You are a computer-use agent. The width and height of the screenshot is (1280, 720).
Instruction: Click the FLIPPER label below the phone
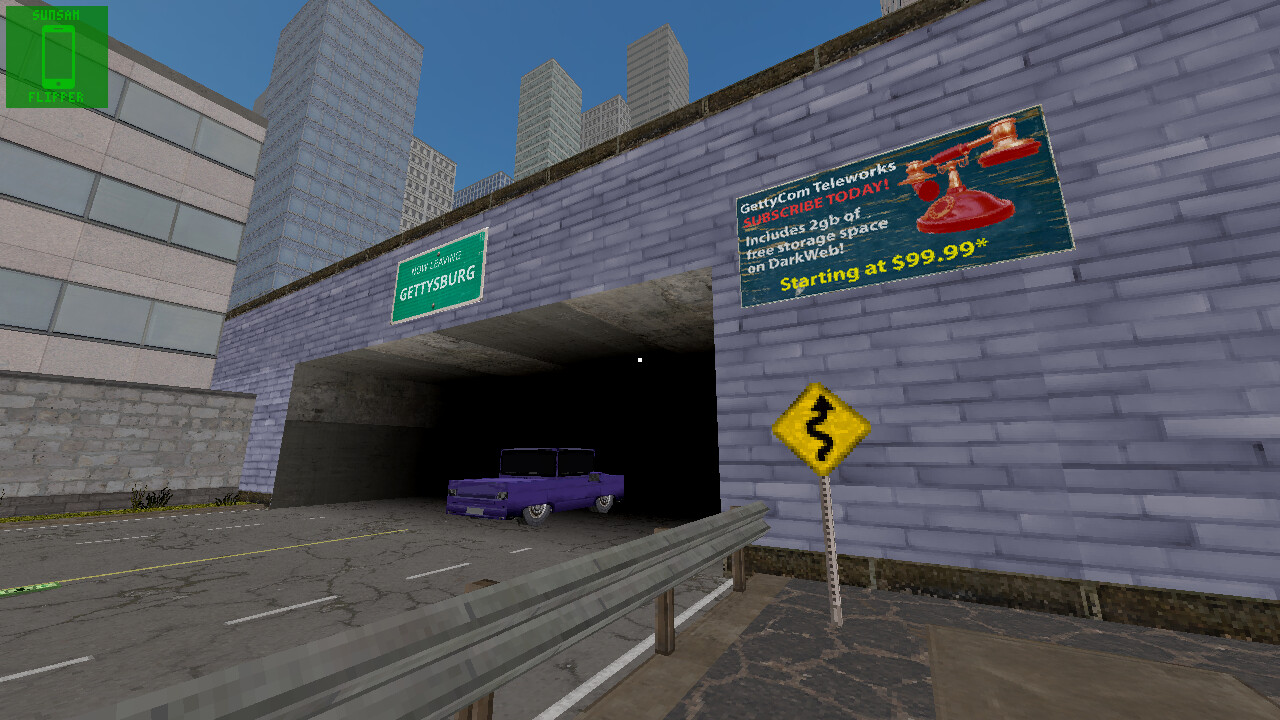(x=55, y=97)
